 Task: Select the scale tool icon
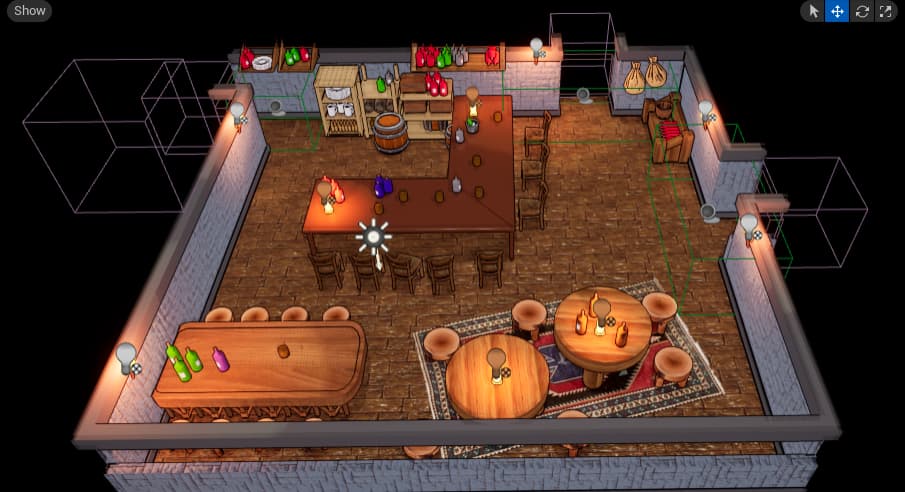click(x=884, y=11)
